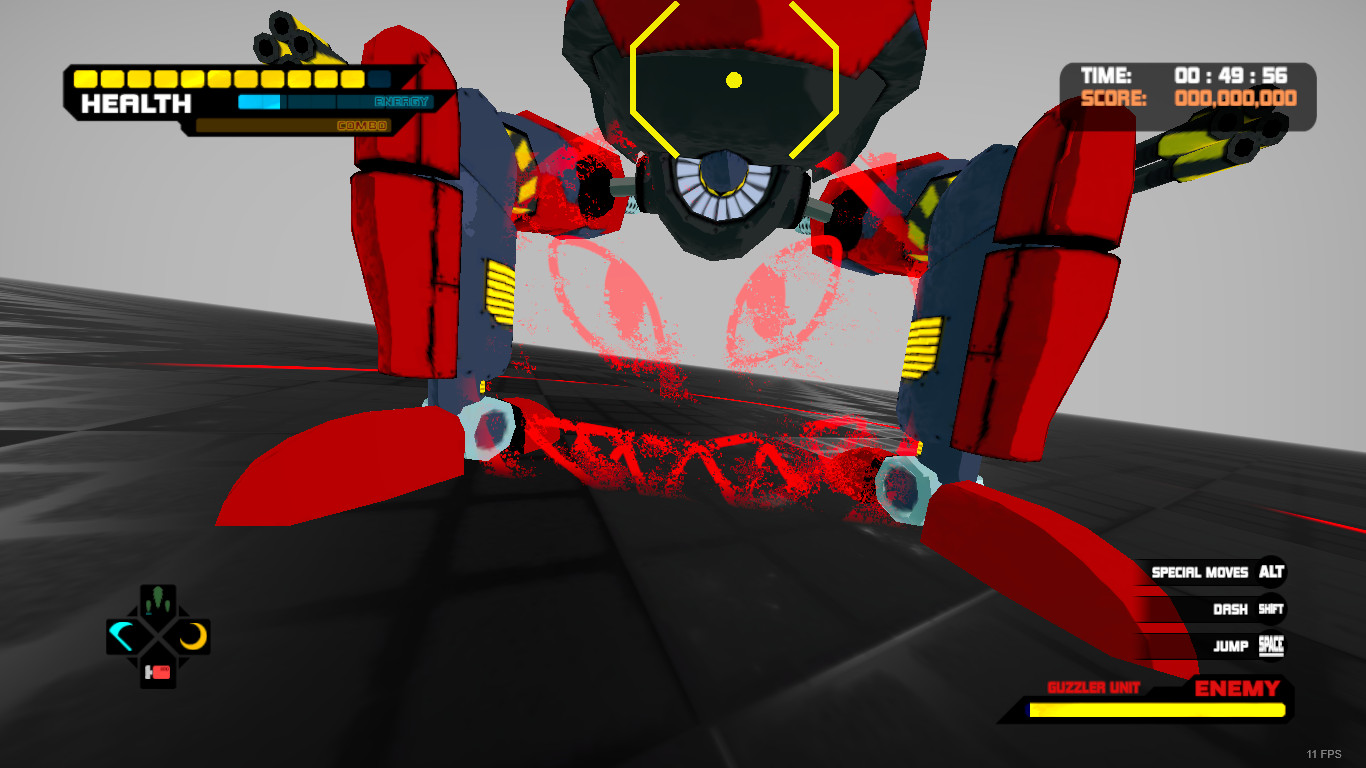
Task: Toggle the Dash keybind display
Action: click(x=1232, y=609)
